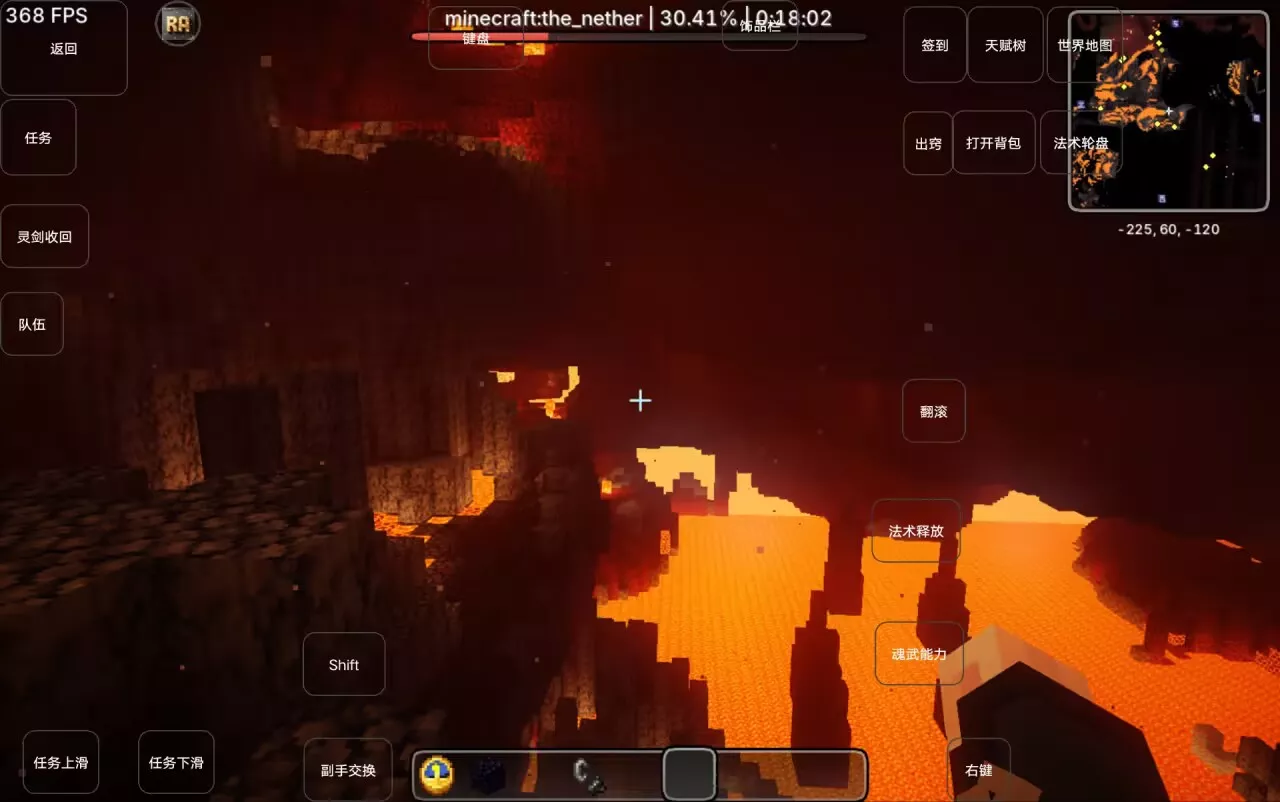Image resolution: width=1280 pixels, height=802 pixels.
Task: Open the 任务 quest panel
Action: [38, 138]
